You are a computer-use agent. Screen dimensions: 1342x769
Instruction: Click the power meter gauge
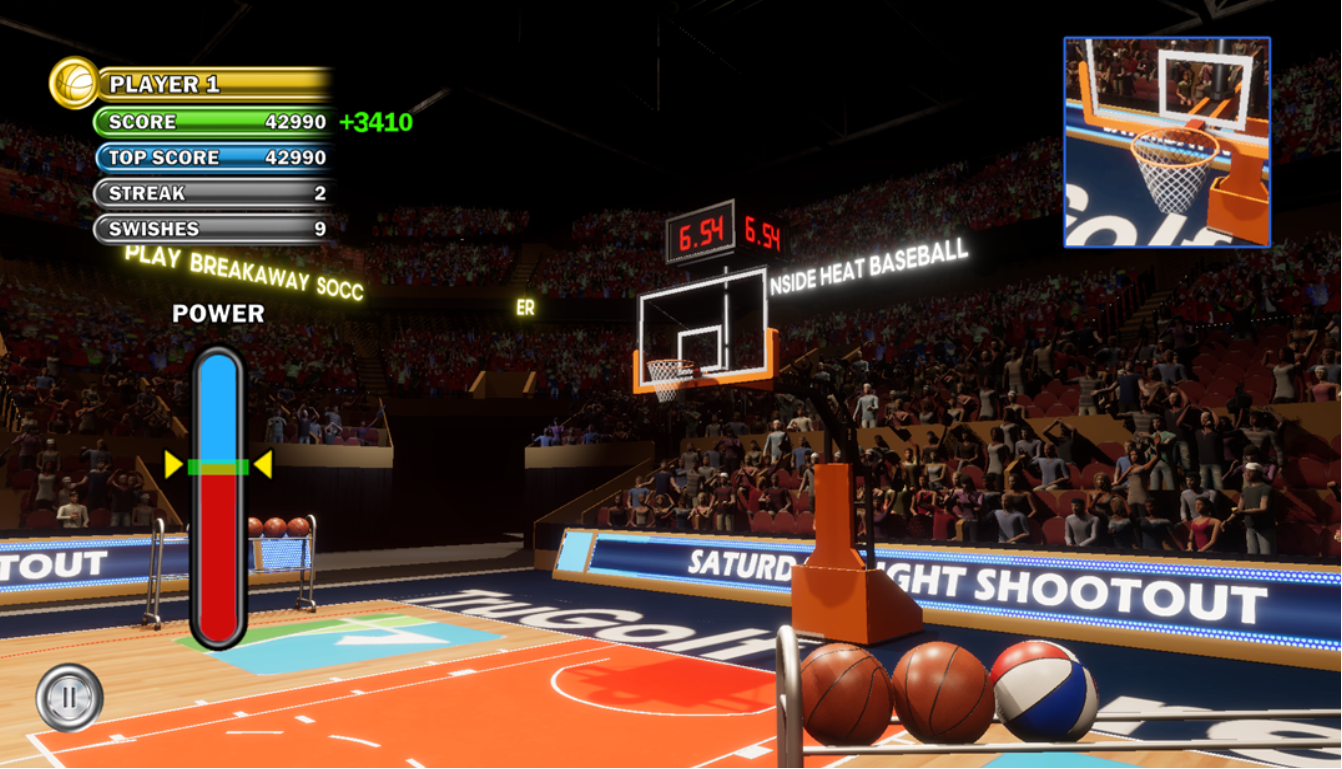pyautogui.click(x=218, y=497)
